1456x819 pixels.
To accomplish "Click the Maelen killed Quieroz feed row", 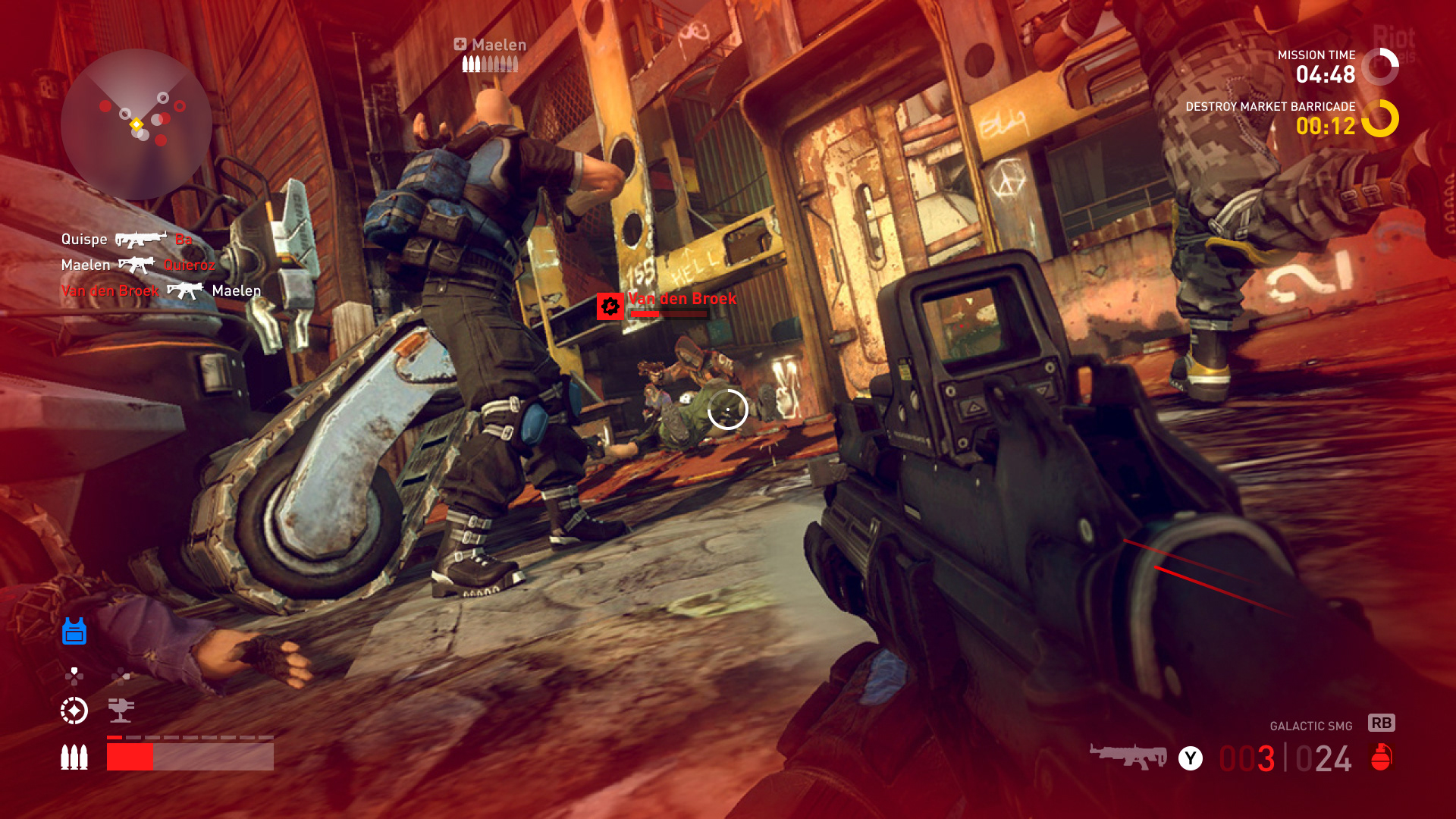I will click(x=138, y=265).
